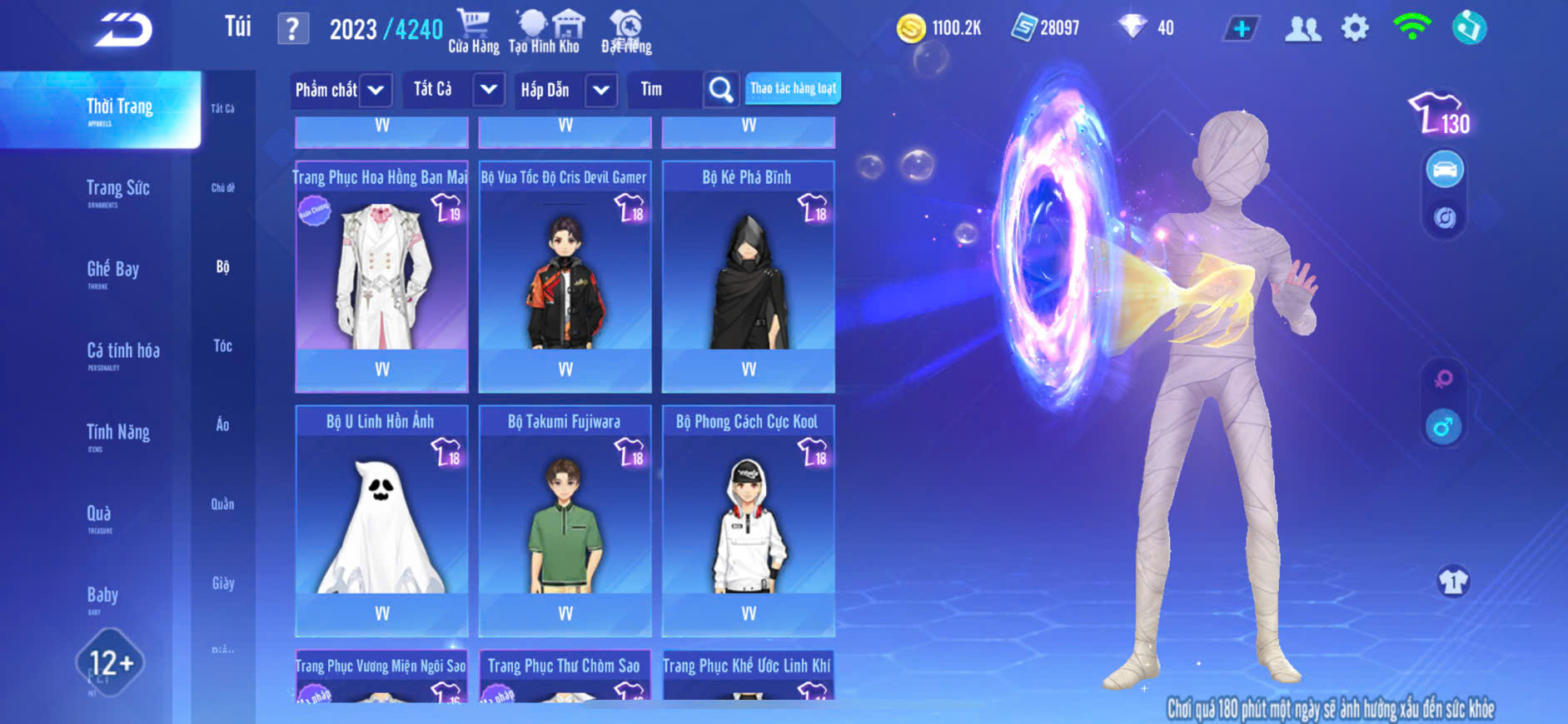
Task: Select the Bộ Kẻ Phá Bĩnh outfit
Action: point(748,275)
